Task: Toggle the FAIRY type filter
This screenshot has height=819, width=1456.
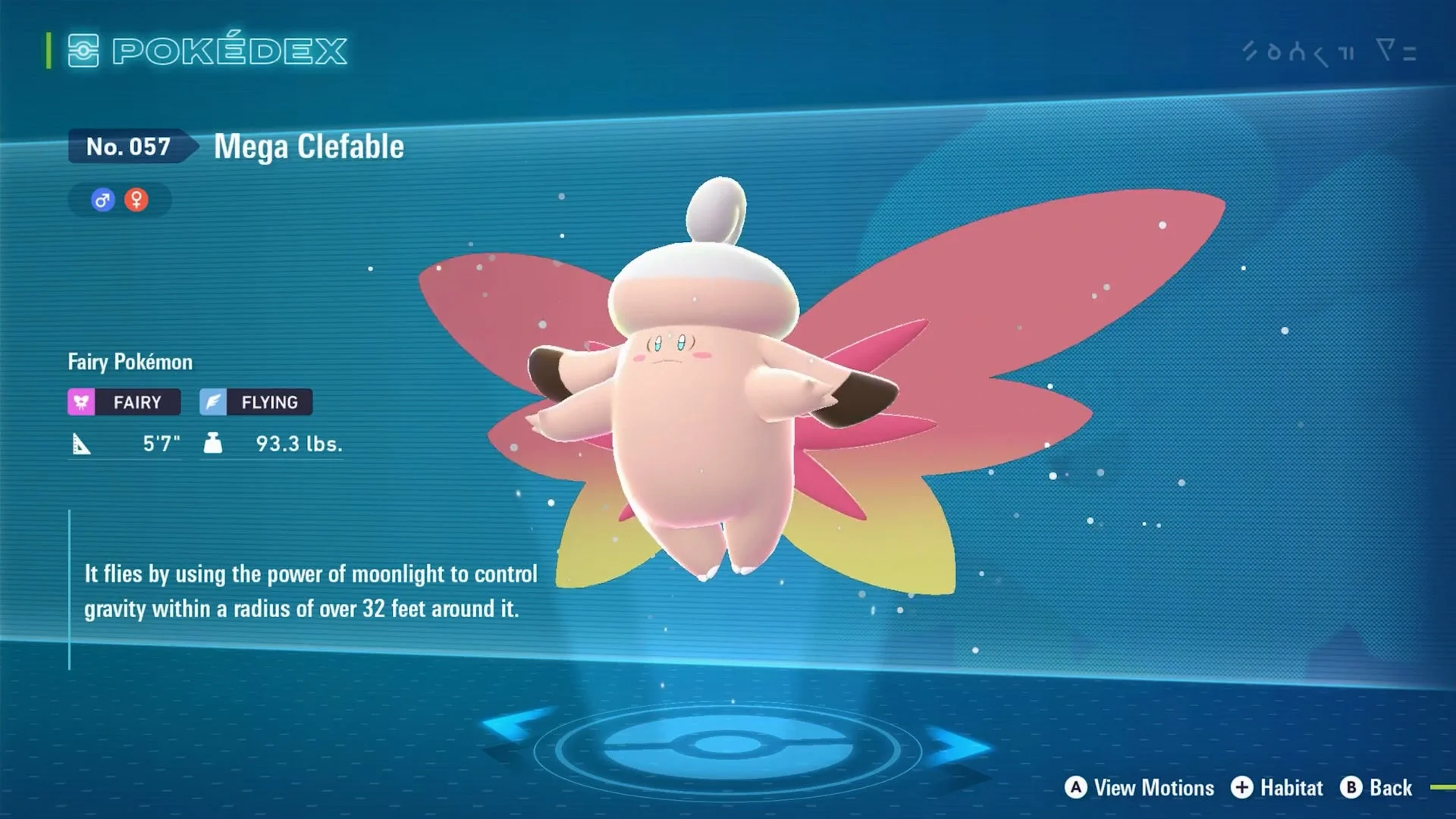Action: pos(124,402)
